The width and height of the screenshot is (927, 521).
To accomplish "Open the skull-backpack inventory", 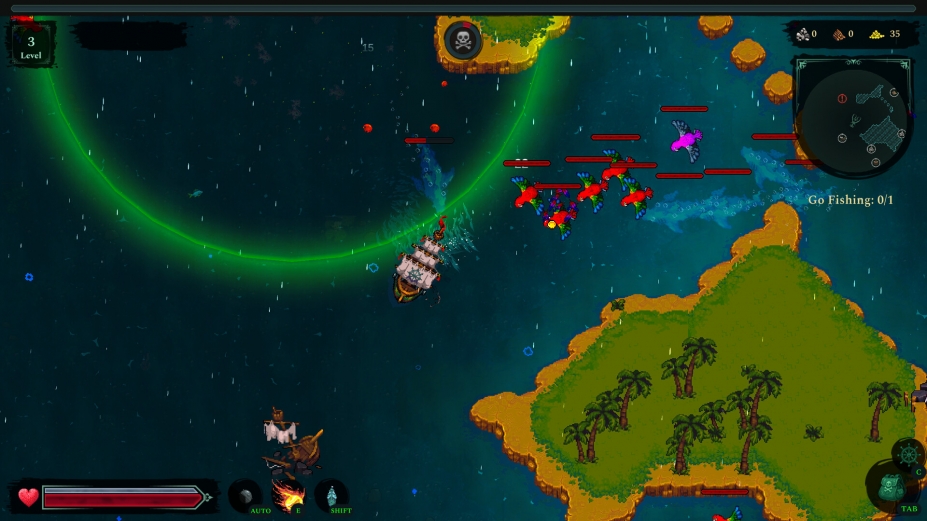I will click(x=890, y=489).
